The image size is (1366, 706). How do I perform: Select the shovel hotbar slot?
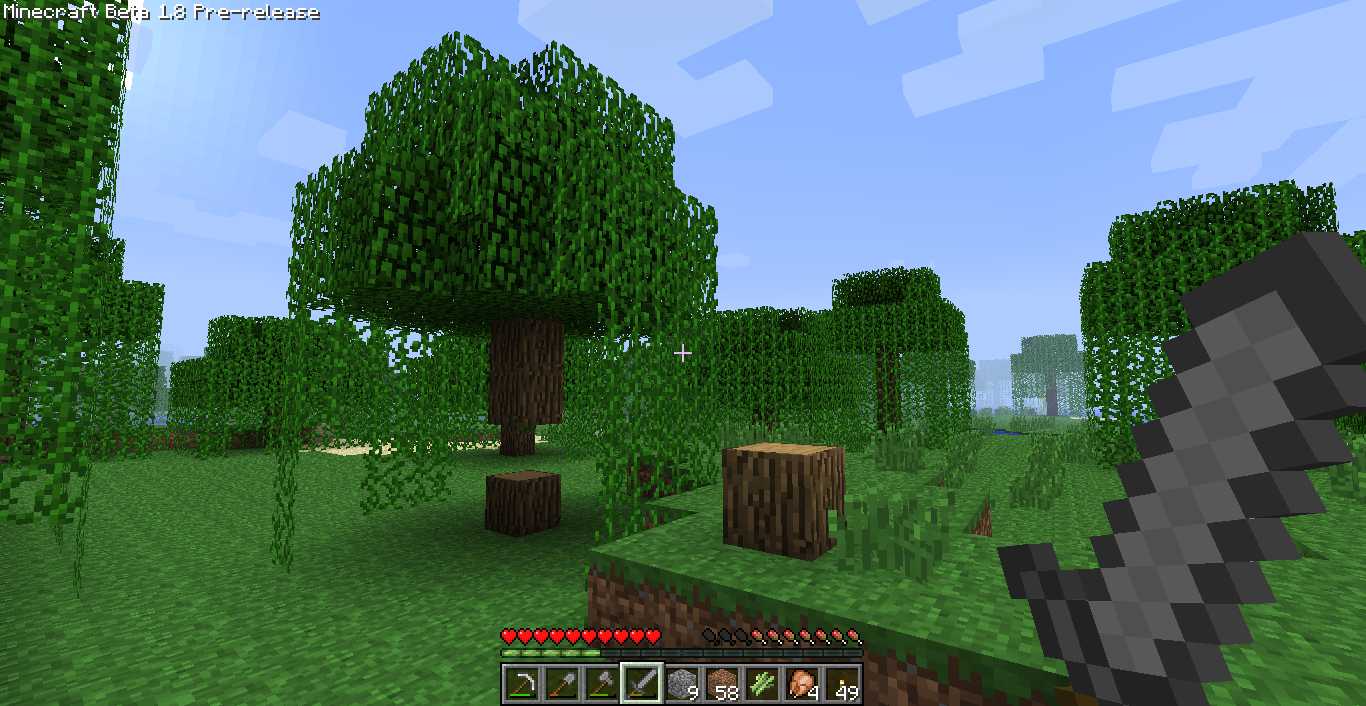560,684
